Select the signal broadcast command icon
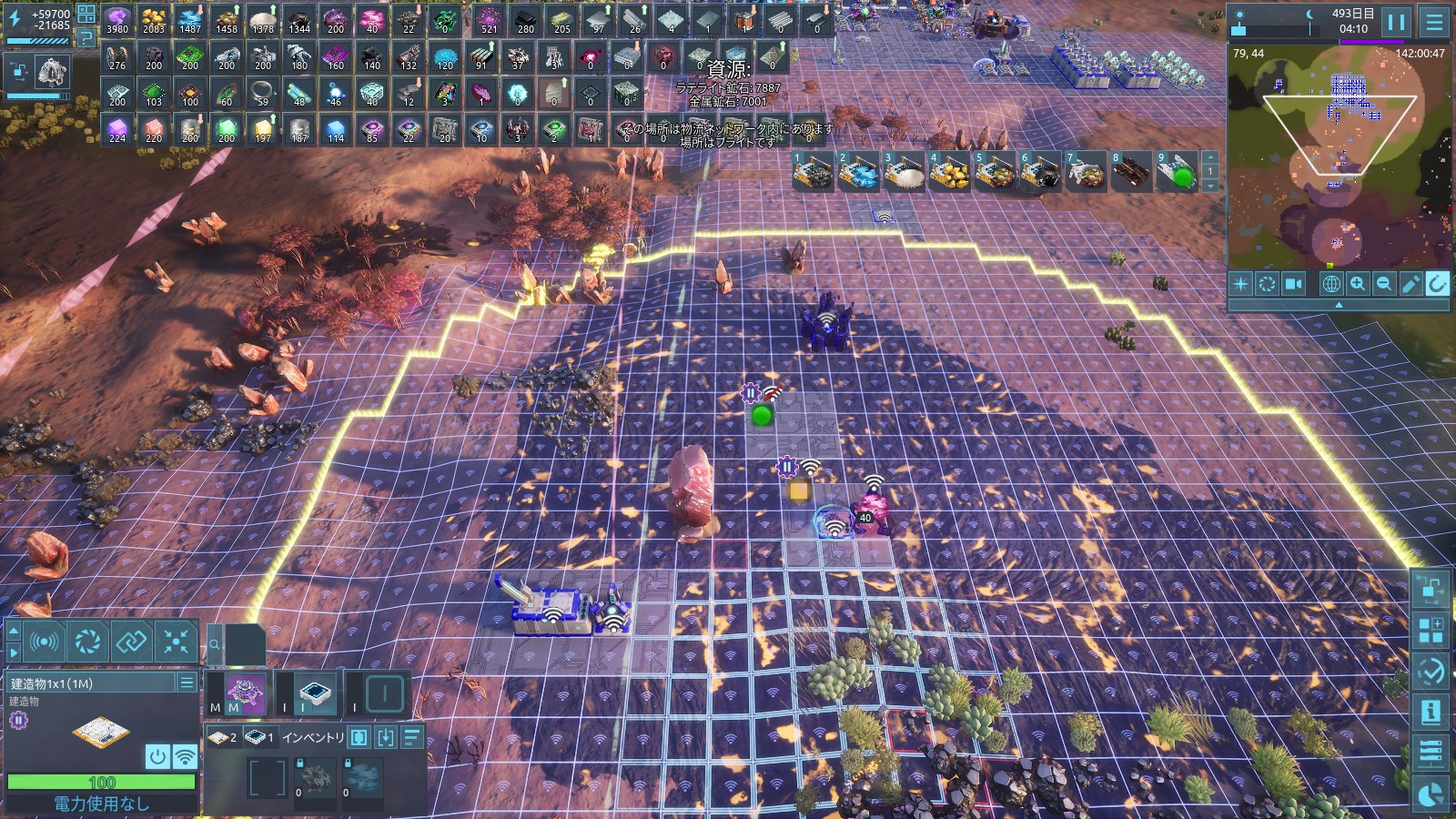This screenshot has height=819, width=1456. point(44,642)
